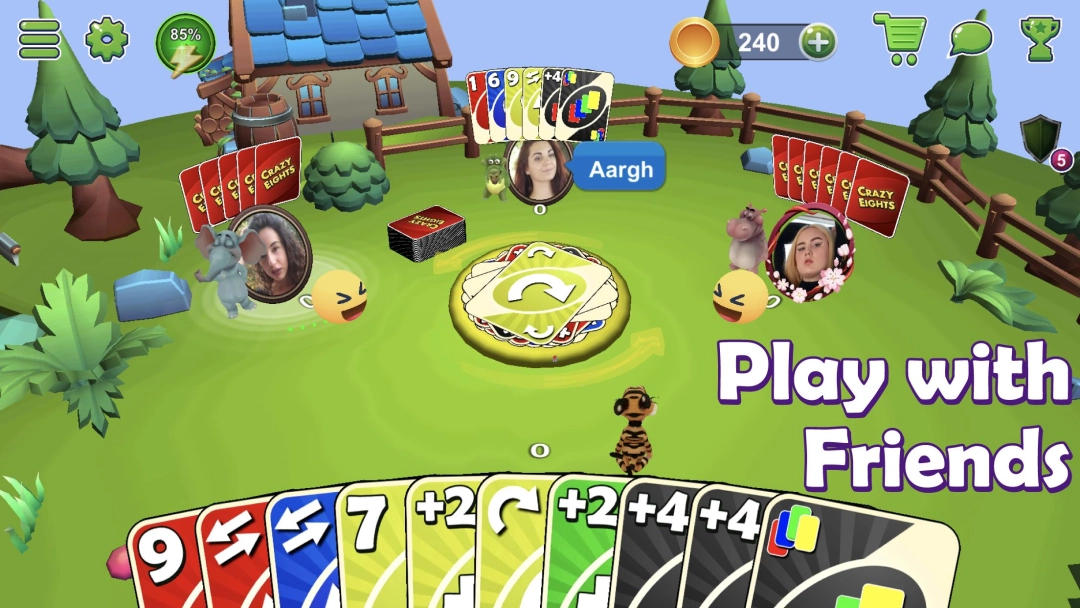The height and width of the screenshot is (608, 1080).
Task: Click the shield badge showing 5
Action: (1040, 138)
